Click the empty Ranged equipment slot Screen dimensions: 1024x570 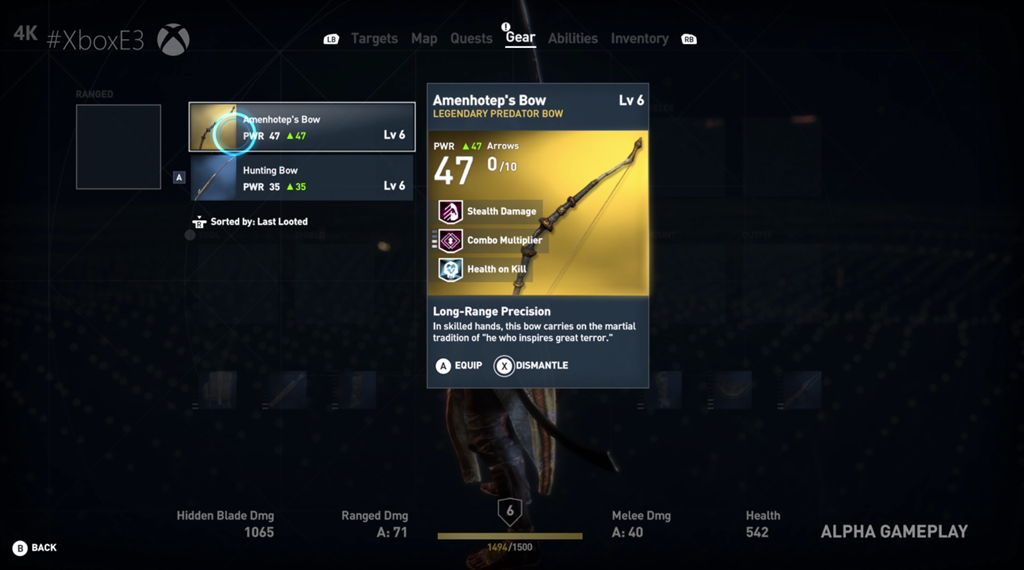(118, 147)
